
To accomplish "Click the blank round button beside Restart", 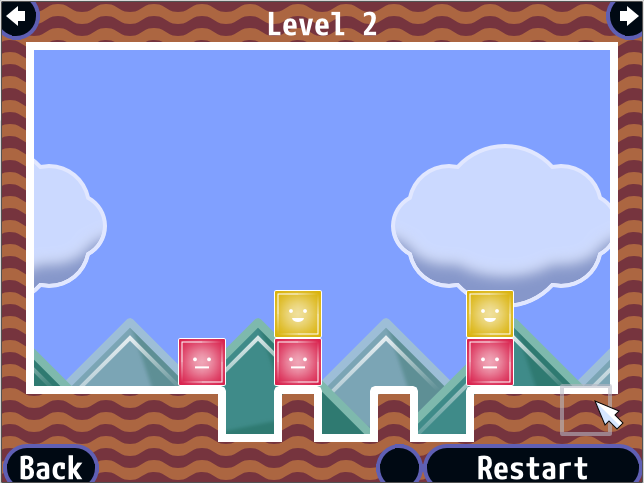I will point(400,467).
